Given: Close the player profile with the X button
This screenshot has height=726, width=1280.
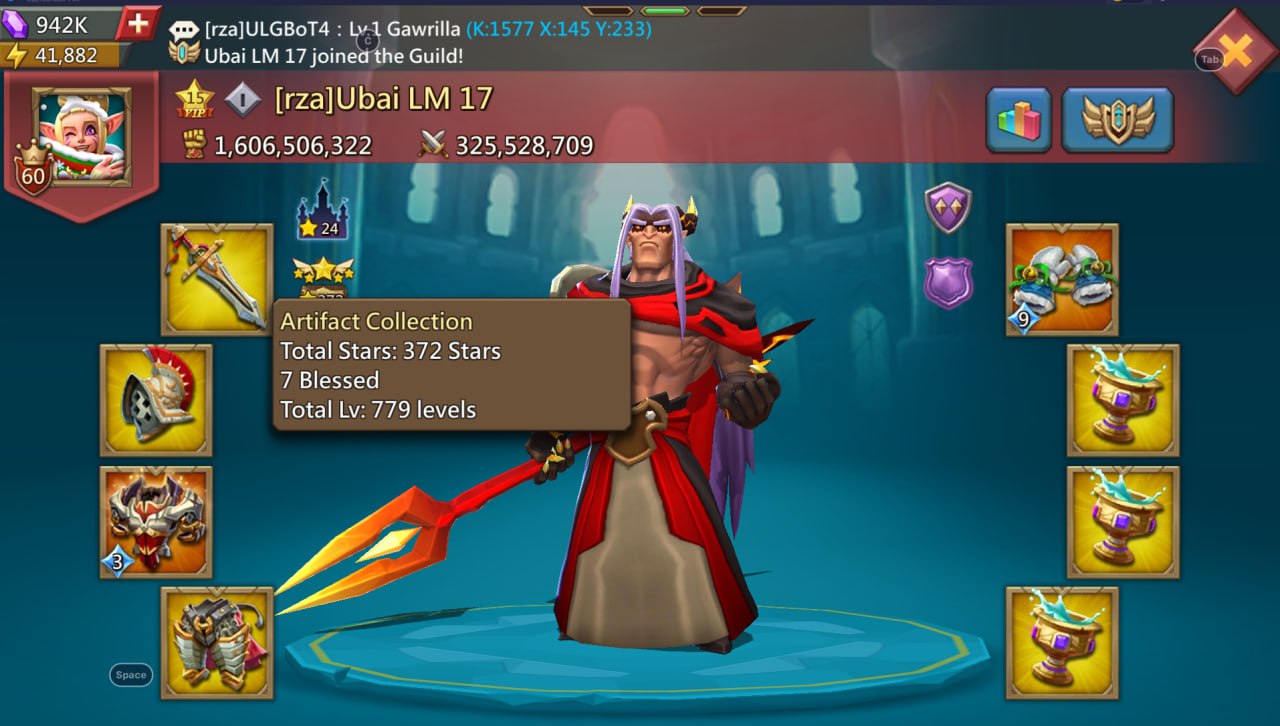Looking at the screenshot, I should [1238, 52].
